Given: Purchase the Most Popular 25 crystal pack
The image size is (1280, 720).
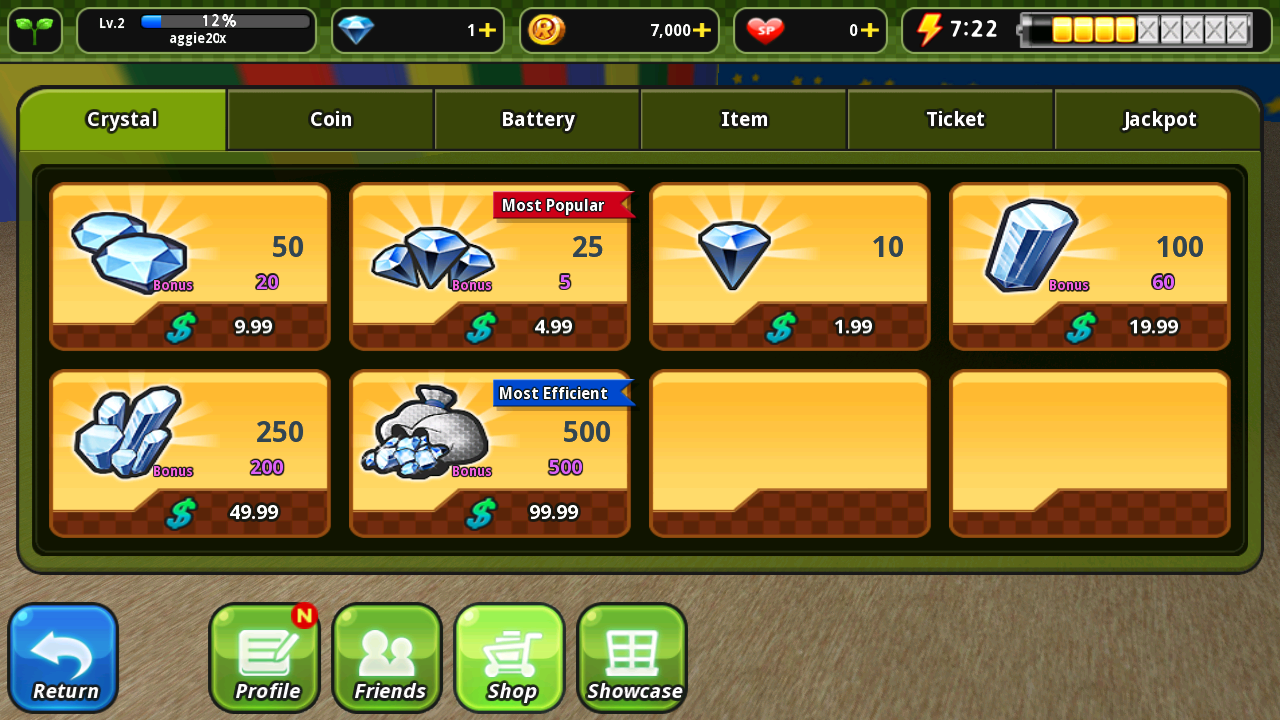Looking at the screenshot, I should pyautogui.click(x=490, y=266).
